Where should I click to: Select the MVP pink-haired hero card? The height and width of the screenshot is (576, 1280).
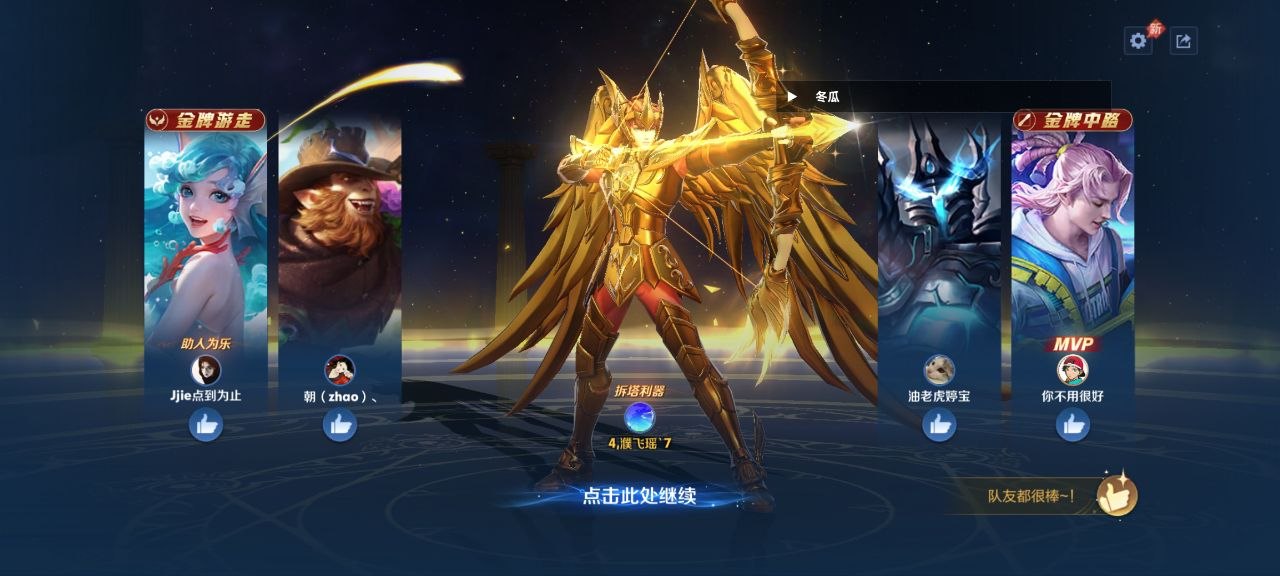(x=1073, y=230)
